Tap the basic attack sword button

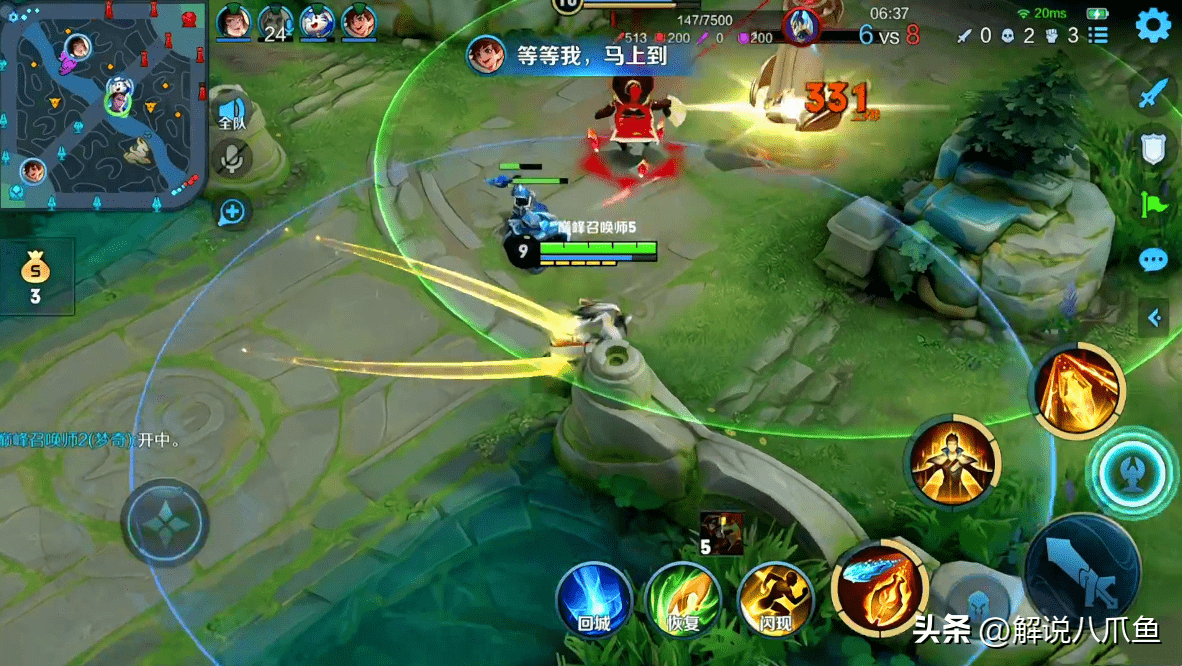click(x=1082, y=572)
